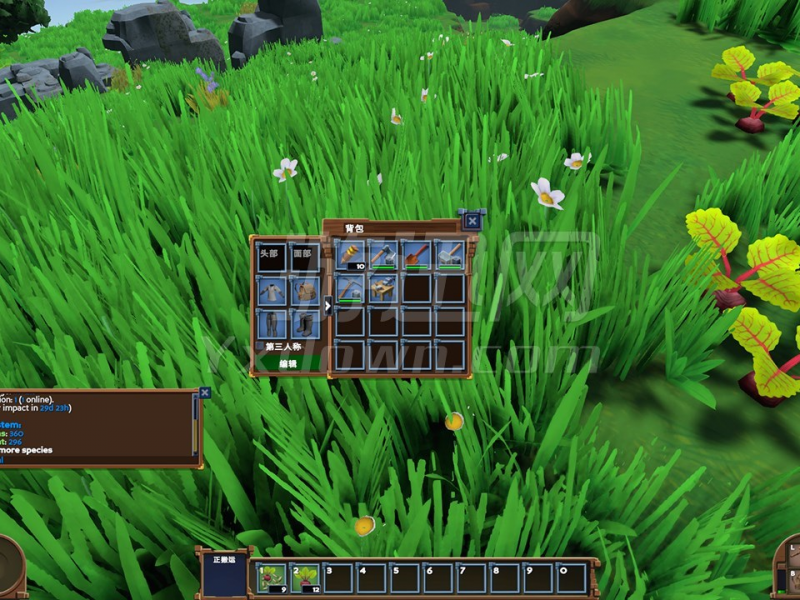Click the equipped boots slot

[x=305, y=324]
